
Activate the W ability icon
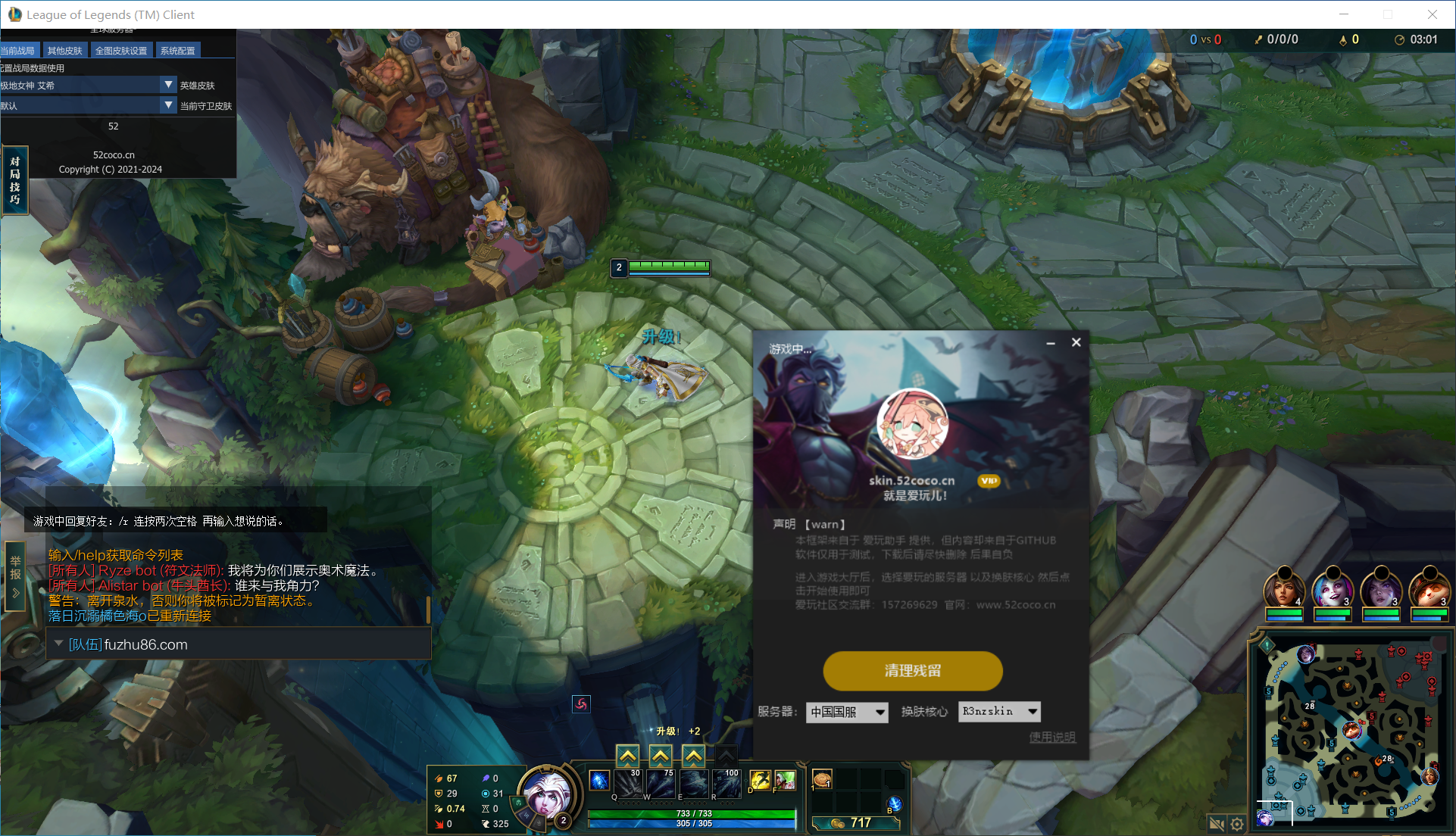pyautogui.click(x=660, y=784)
